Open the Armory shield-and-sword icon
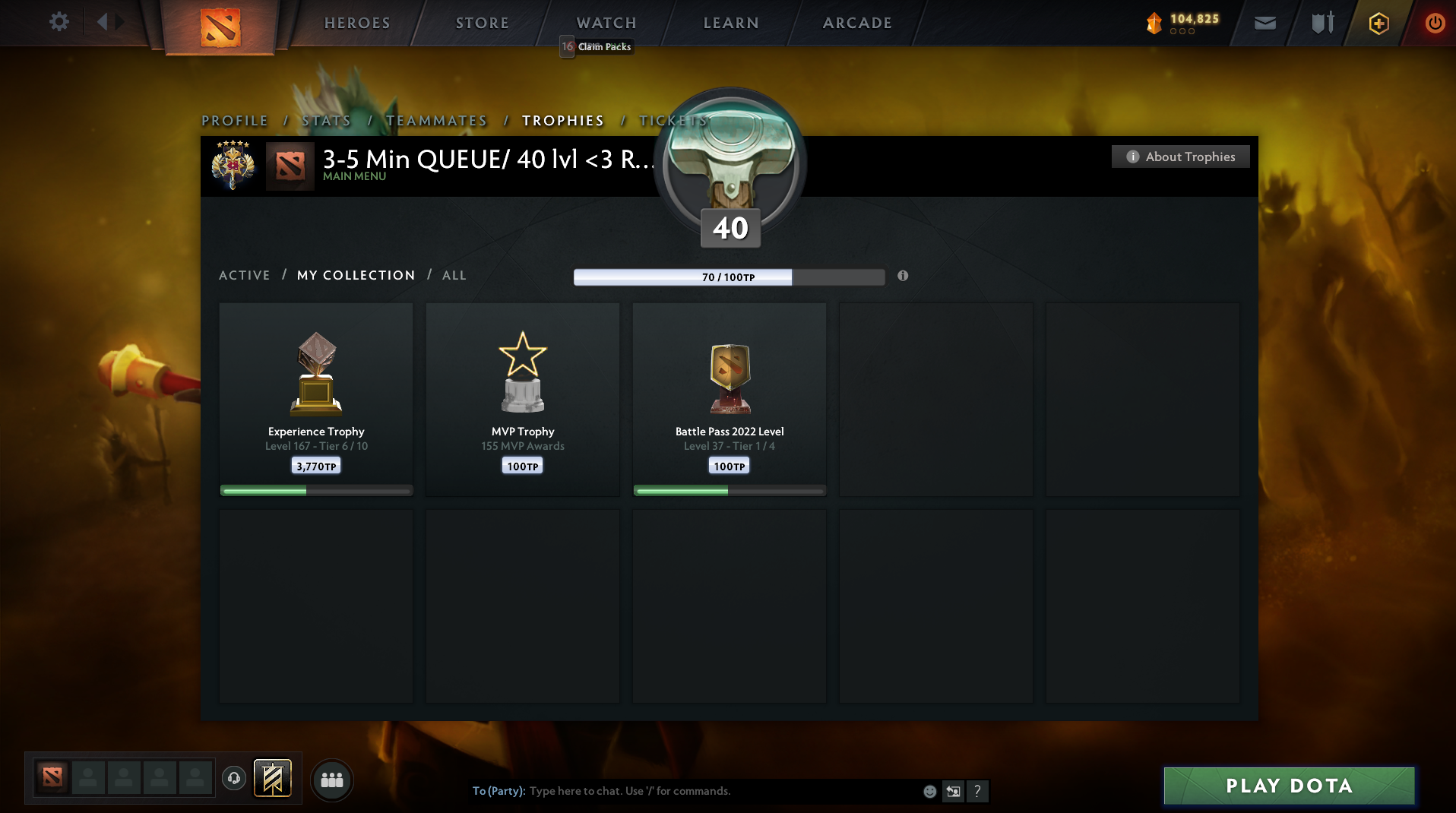This screenshot has height=813, width=1456. point(1321,22)
